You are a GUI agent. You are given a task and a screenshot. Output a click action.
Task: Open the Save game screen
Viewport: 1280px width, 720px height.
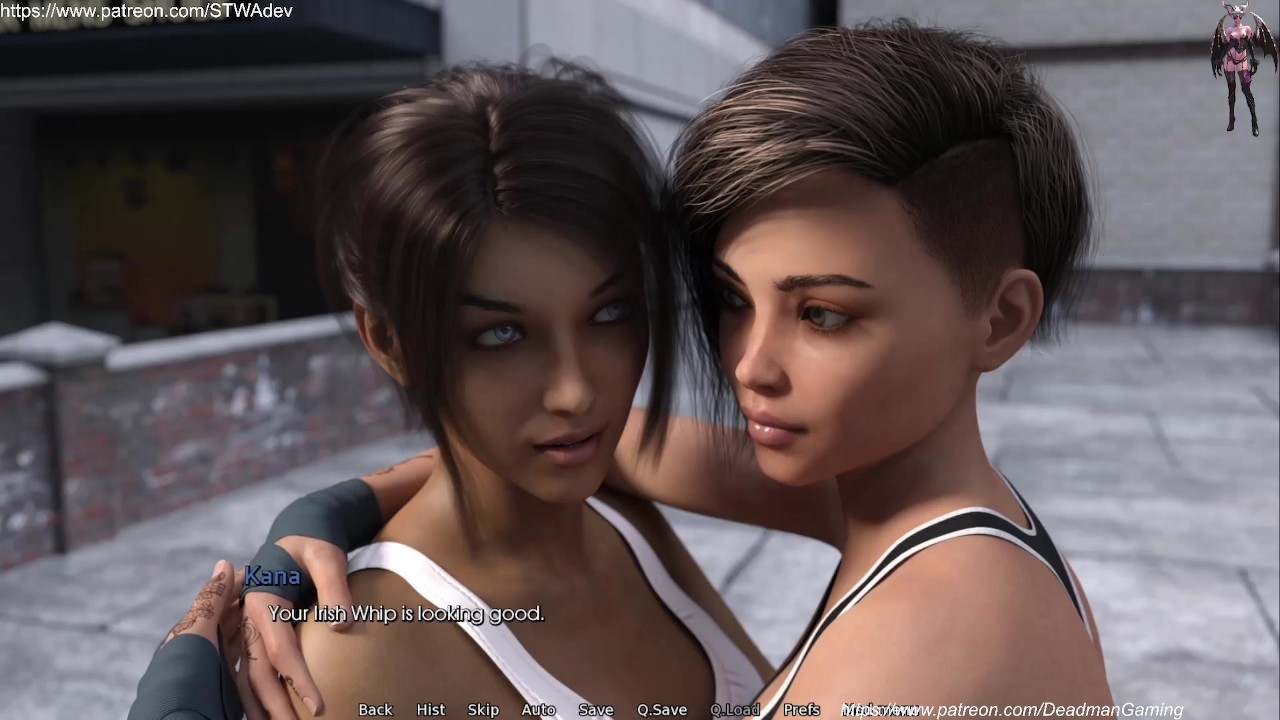(x=595, y=709)
